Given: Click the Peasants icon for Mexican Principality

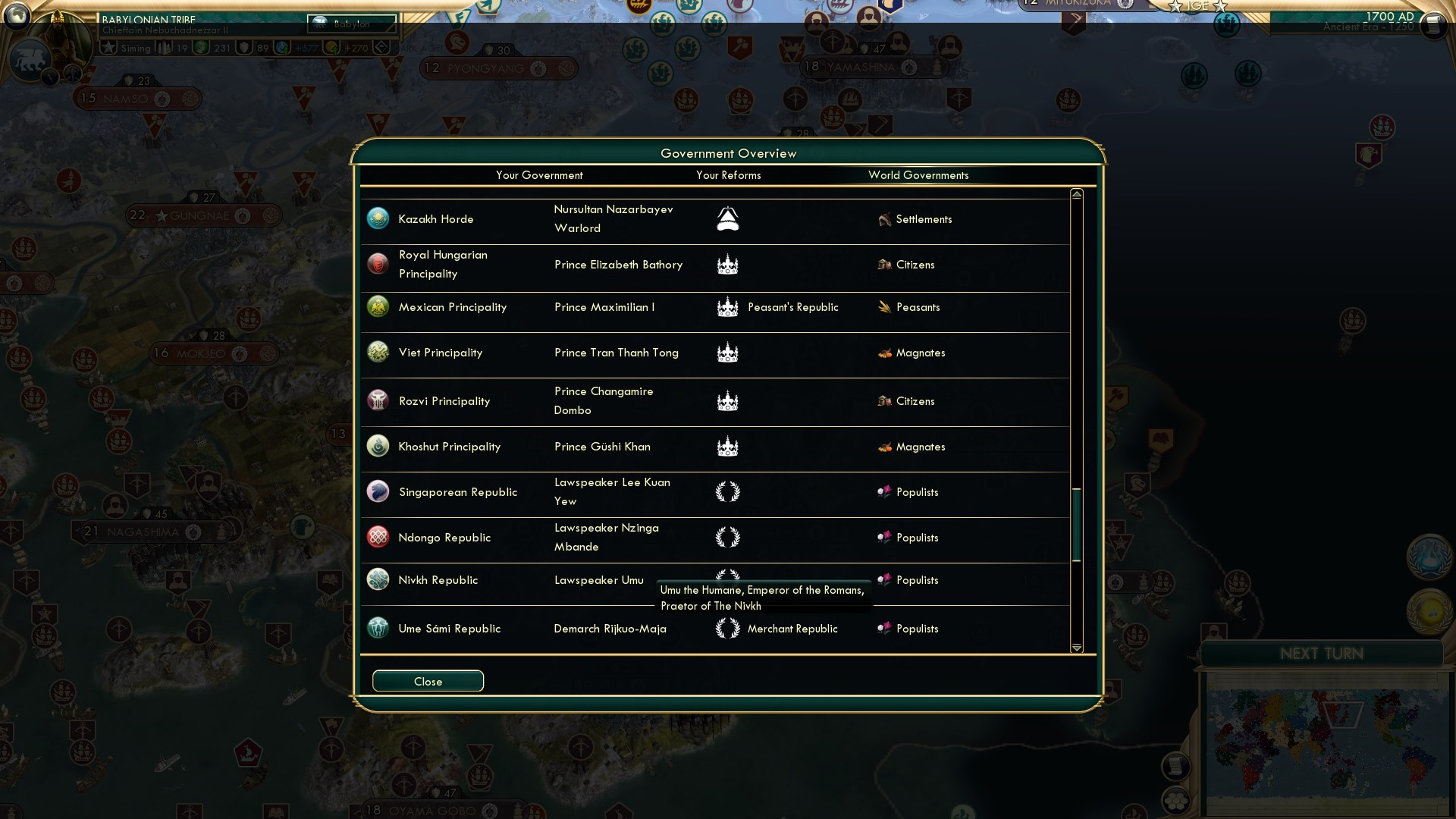Looking at the screenshot, I should (x=884, y=307).
